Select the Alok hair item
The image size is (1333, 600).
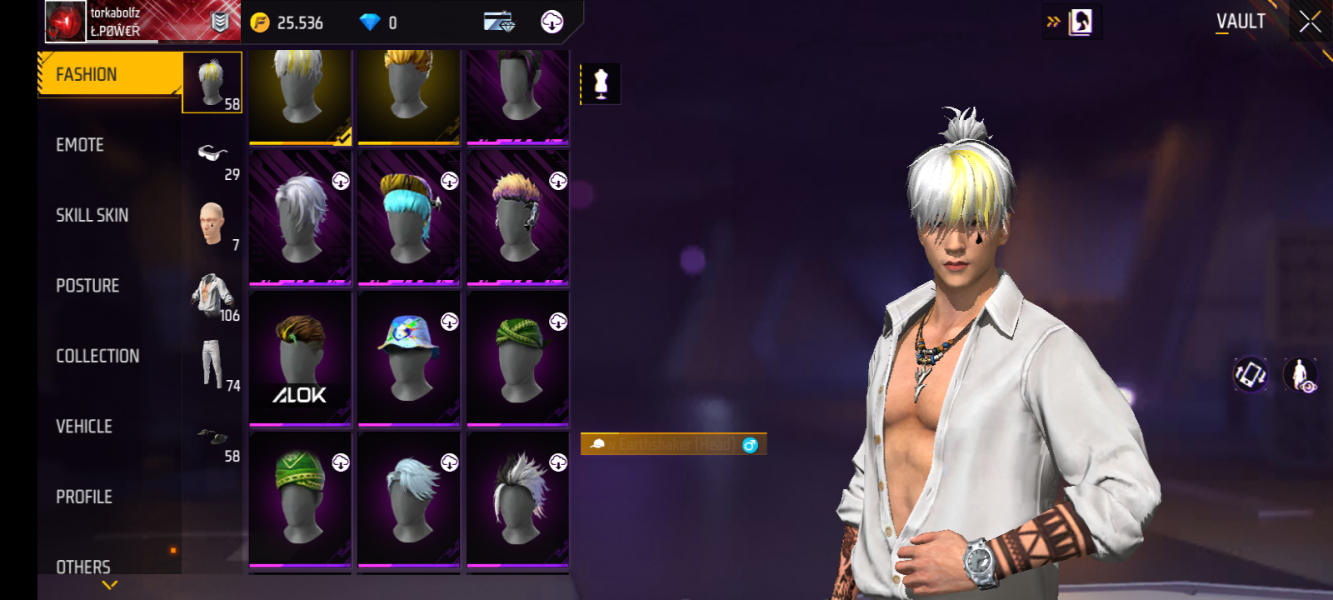tap(300, 356)
